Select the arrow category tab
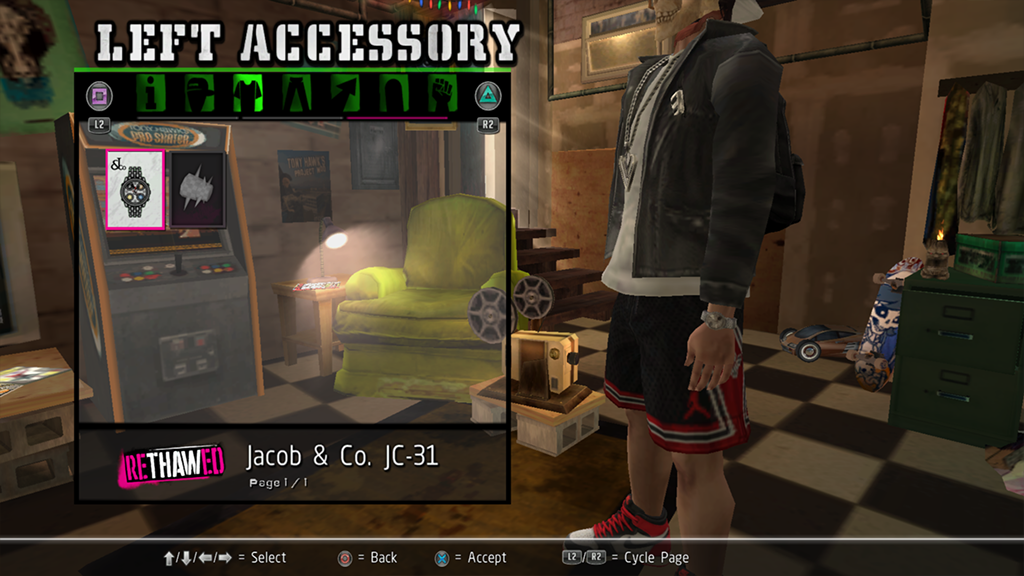Image resolution: width=1024 pixels, height=576 pixels. pos(345,94)
